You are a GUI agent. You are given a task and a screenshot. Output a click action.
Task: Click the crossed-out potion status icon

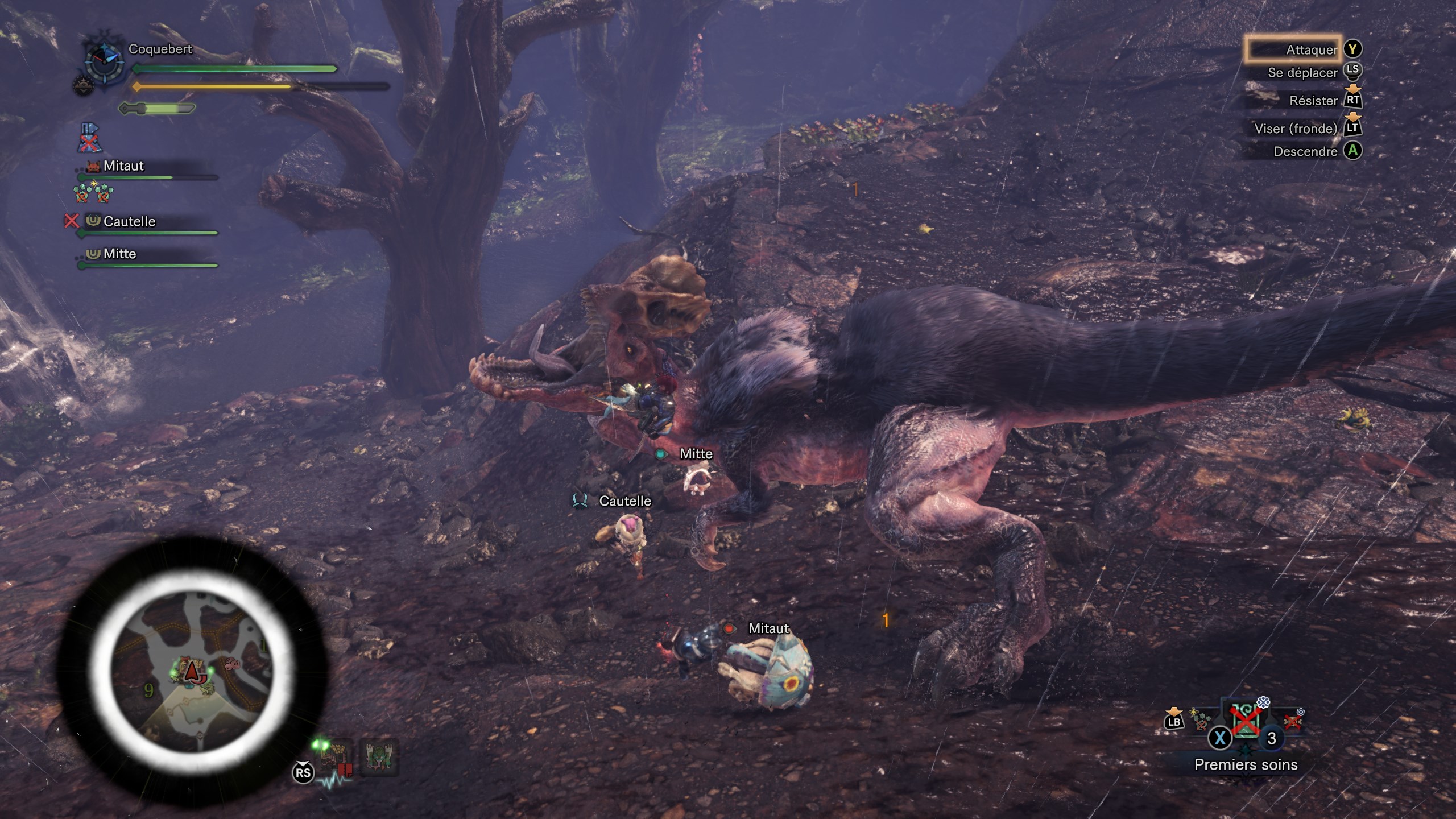(x=88, y=138)
